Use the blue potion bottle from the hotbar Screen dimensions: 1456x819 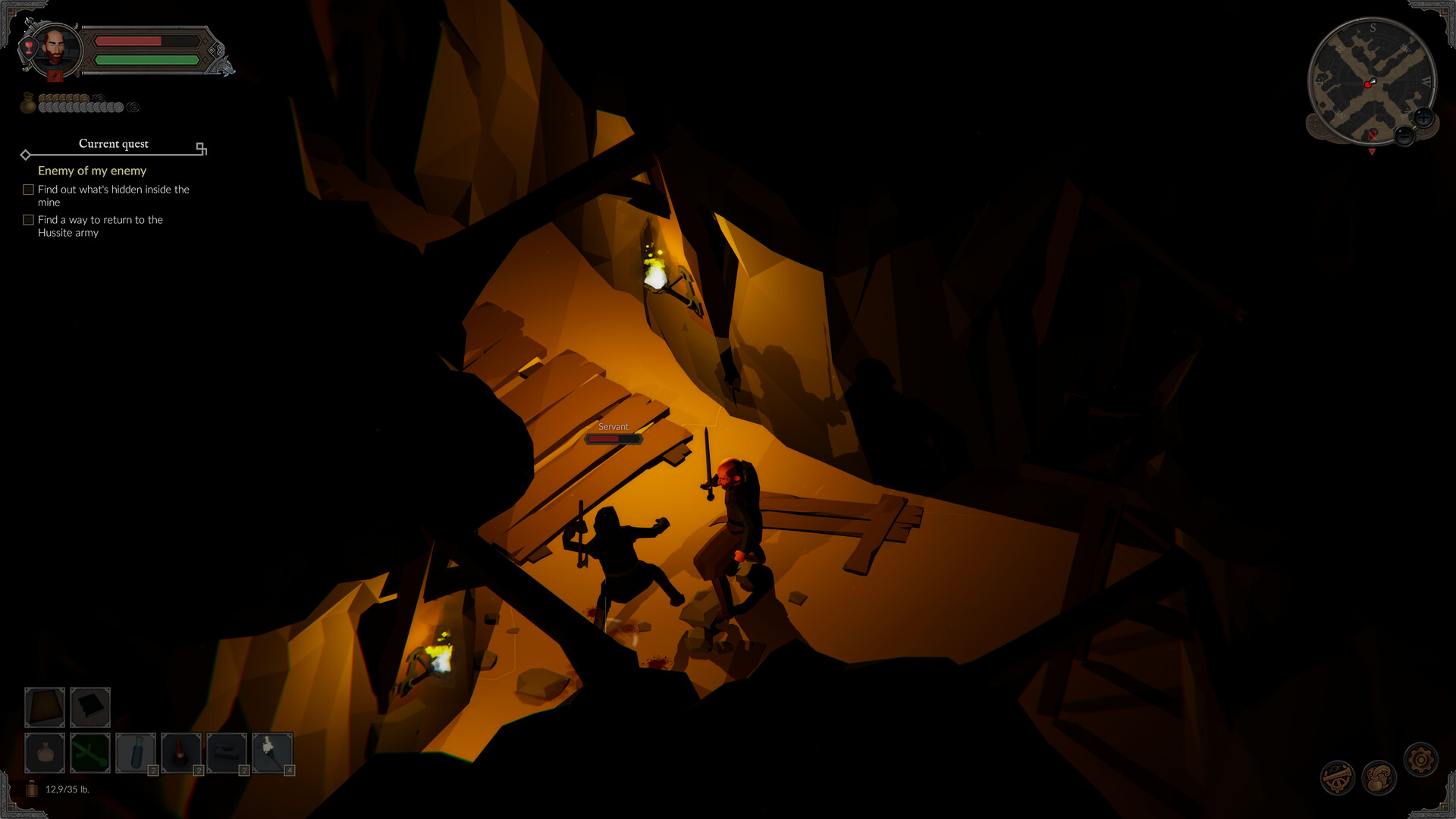click(x=135, y=752)
